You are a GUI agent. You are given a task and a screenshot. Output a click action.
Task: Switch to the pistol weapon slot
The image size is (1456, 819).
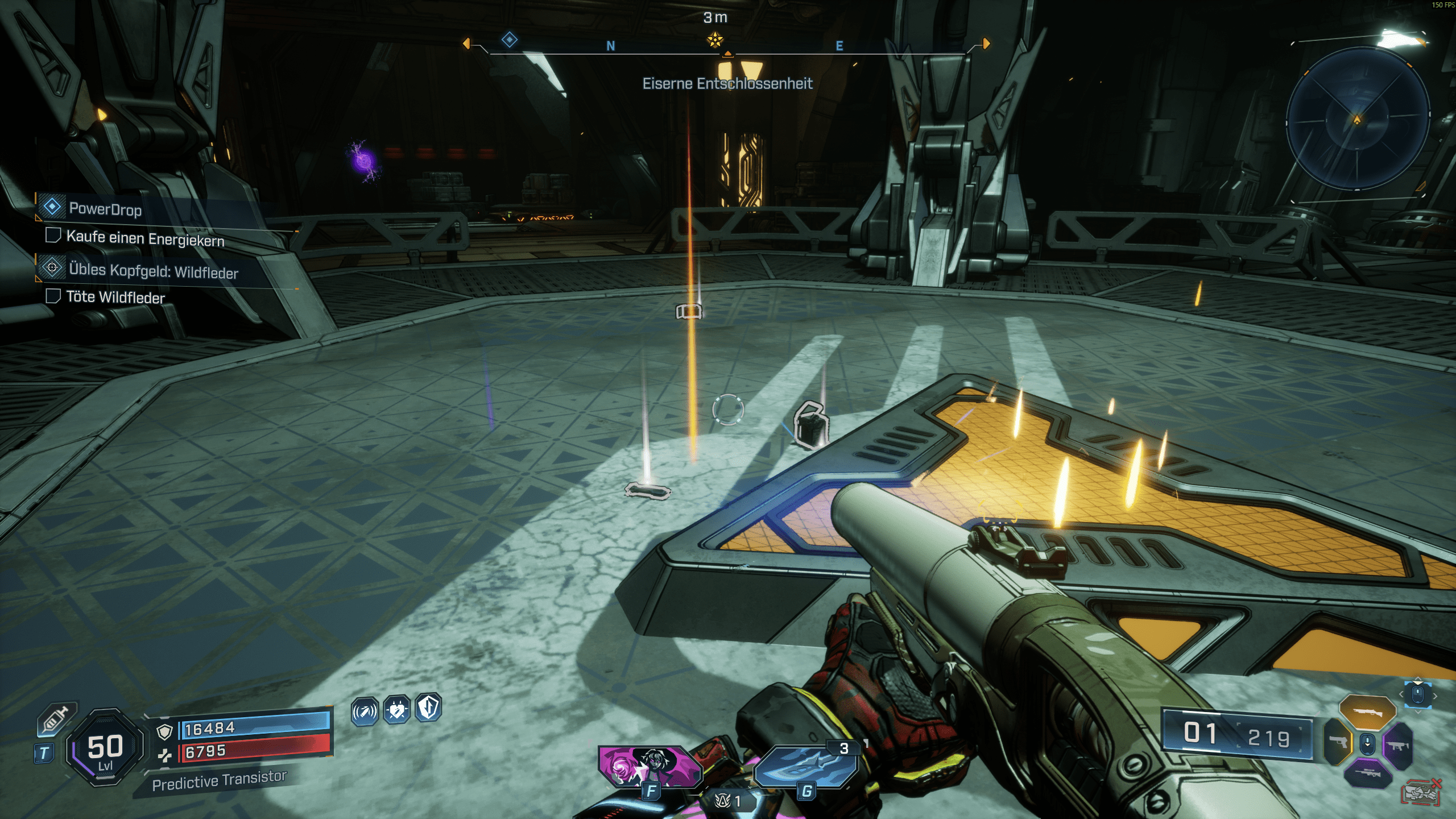(1337, 742)
